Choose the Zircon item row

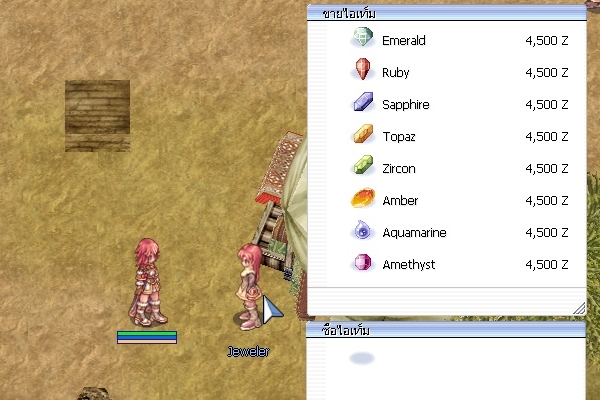click(398, 169)
